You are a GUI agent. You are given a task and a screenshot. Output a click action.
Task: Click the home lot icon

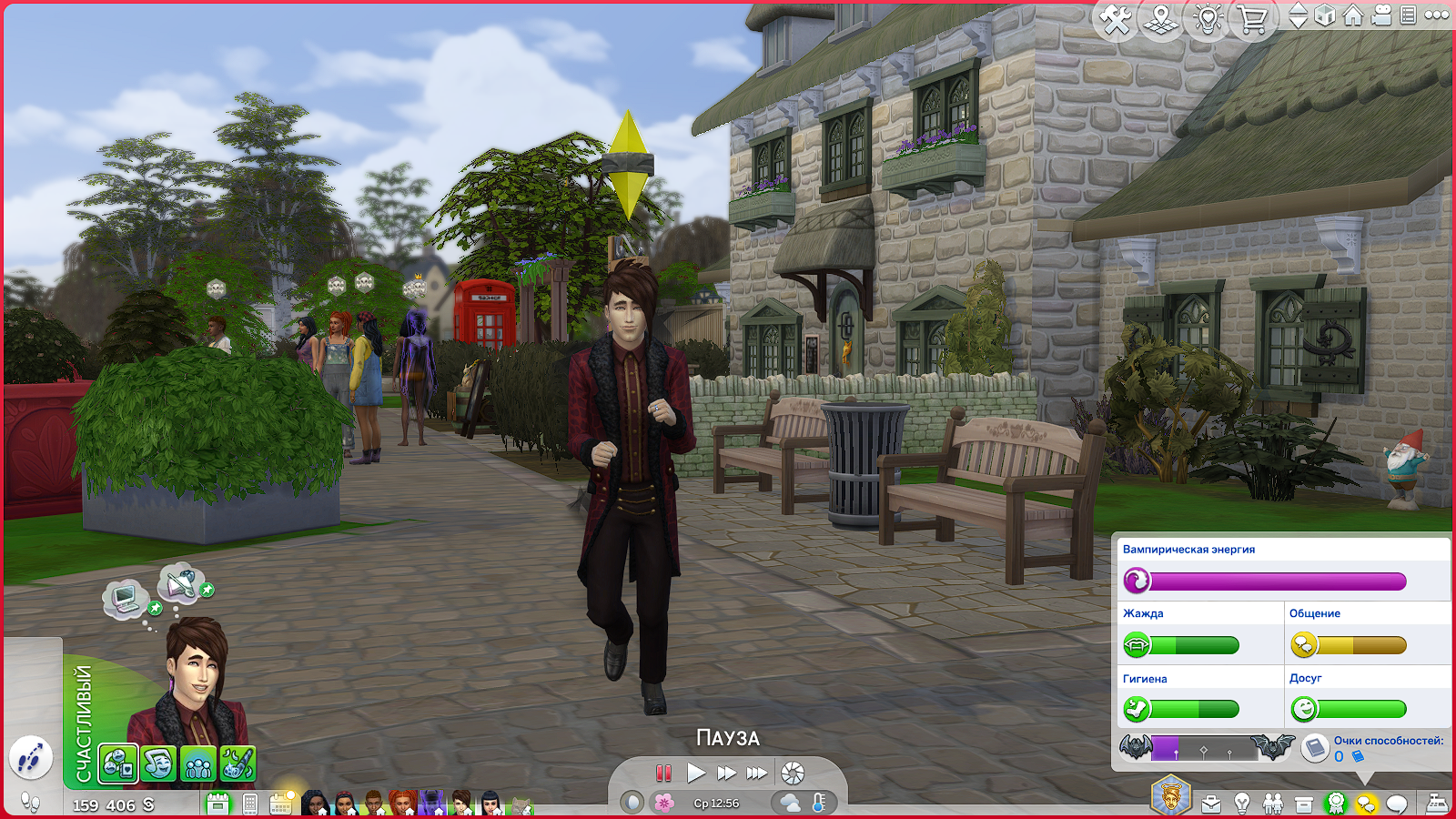point(1353,15)
